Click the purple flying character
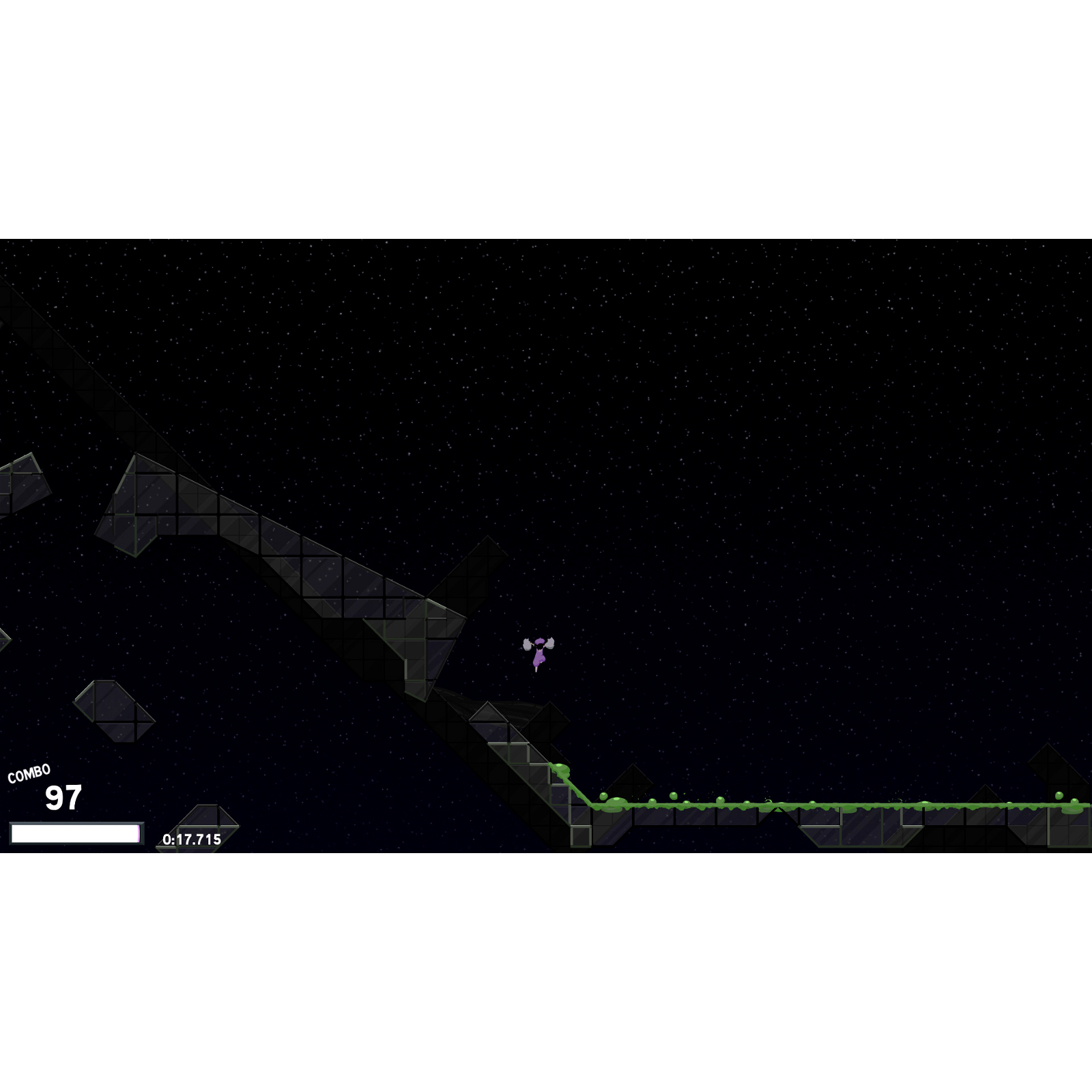The height and width of the screenshot is (1092, 1092). [538, 655]
